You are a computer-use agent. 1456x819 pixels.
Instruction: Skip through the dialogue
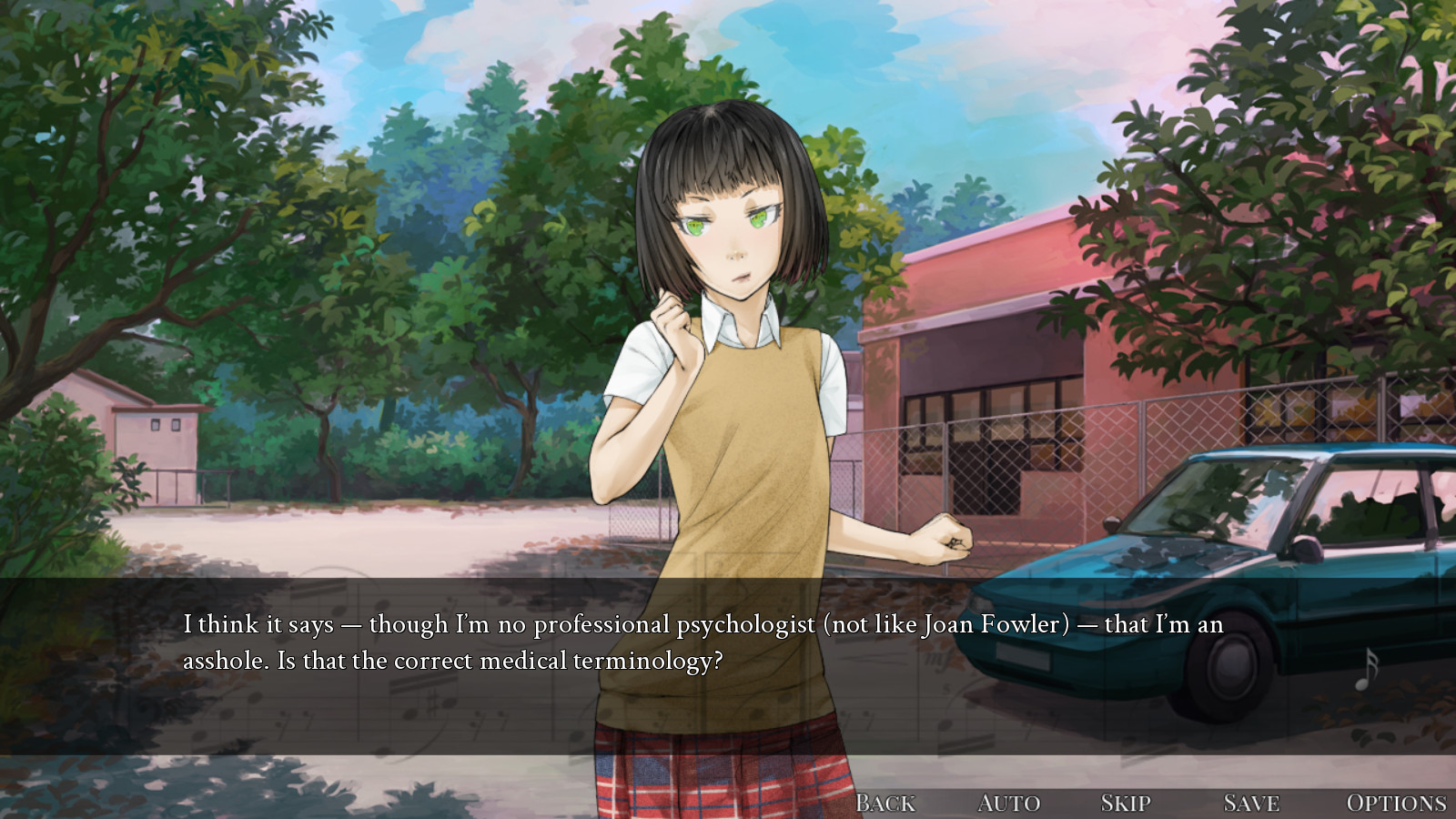[x=1126, y=803]
